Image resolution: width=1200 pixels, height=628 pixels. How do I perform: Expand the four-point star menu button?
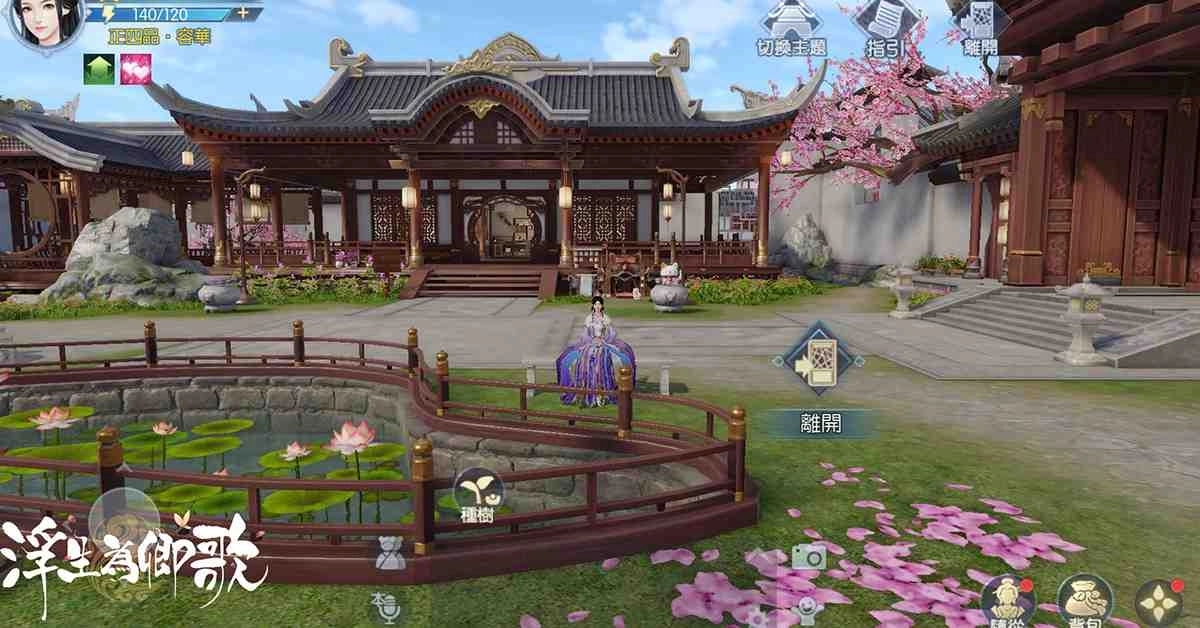point(1159,603)
